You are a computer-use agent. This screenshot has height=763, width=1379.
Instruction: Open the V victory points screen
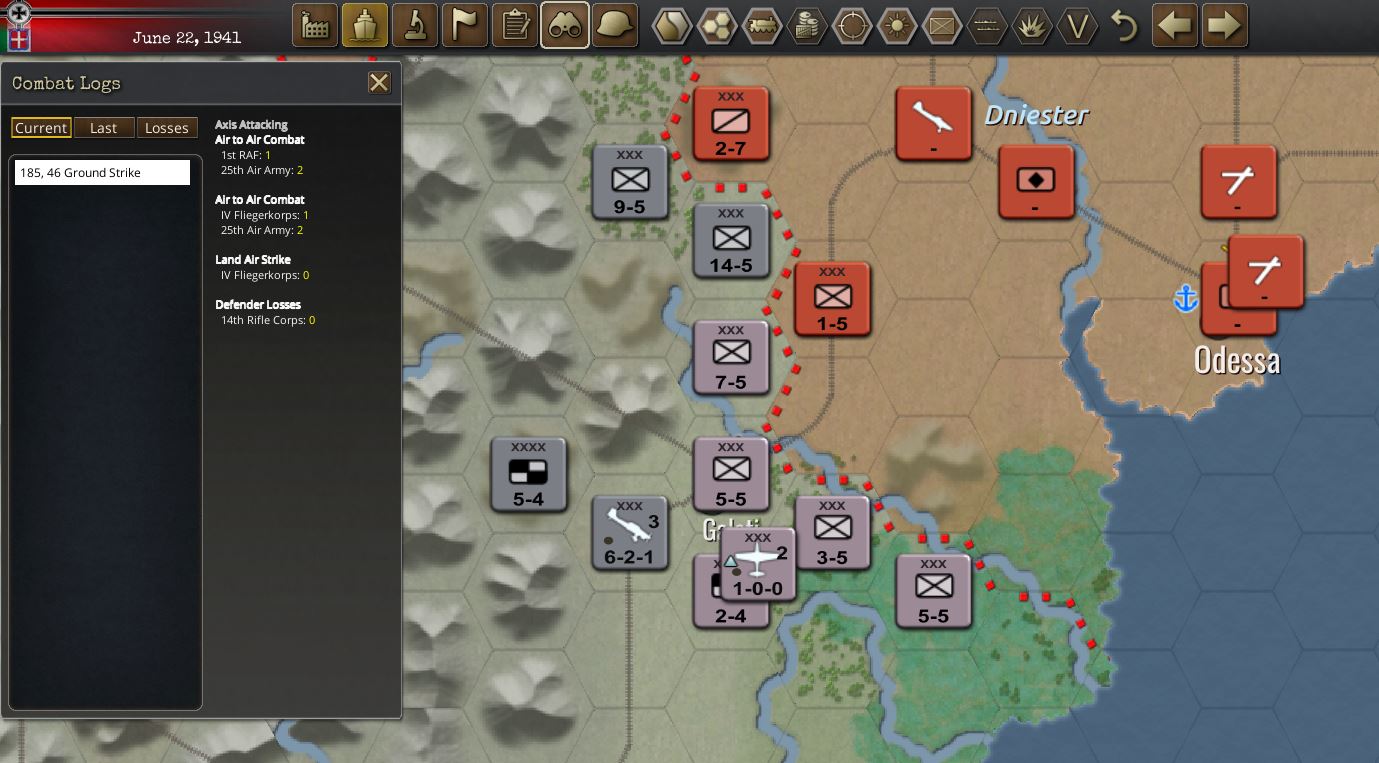click(x=1077, y=25)
